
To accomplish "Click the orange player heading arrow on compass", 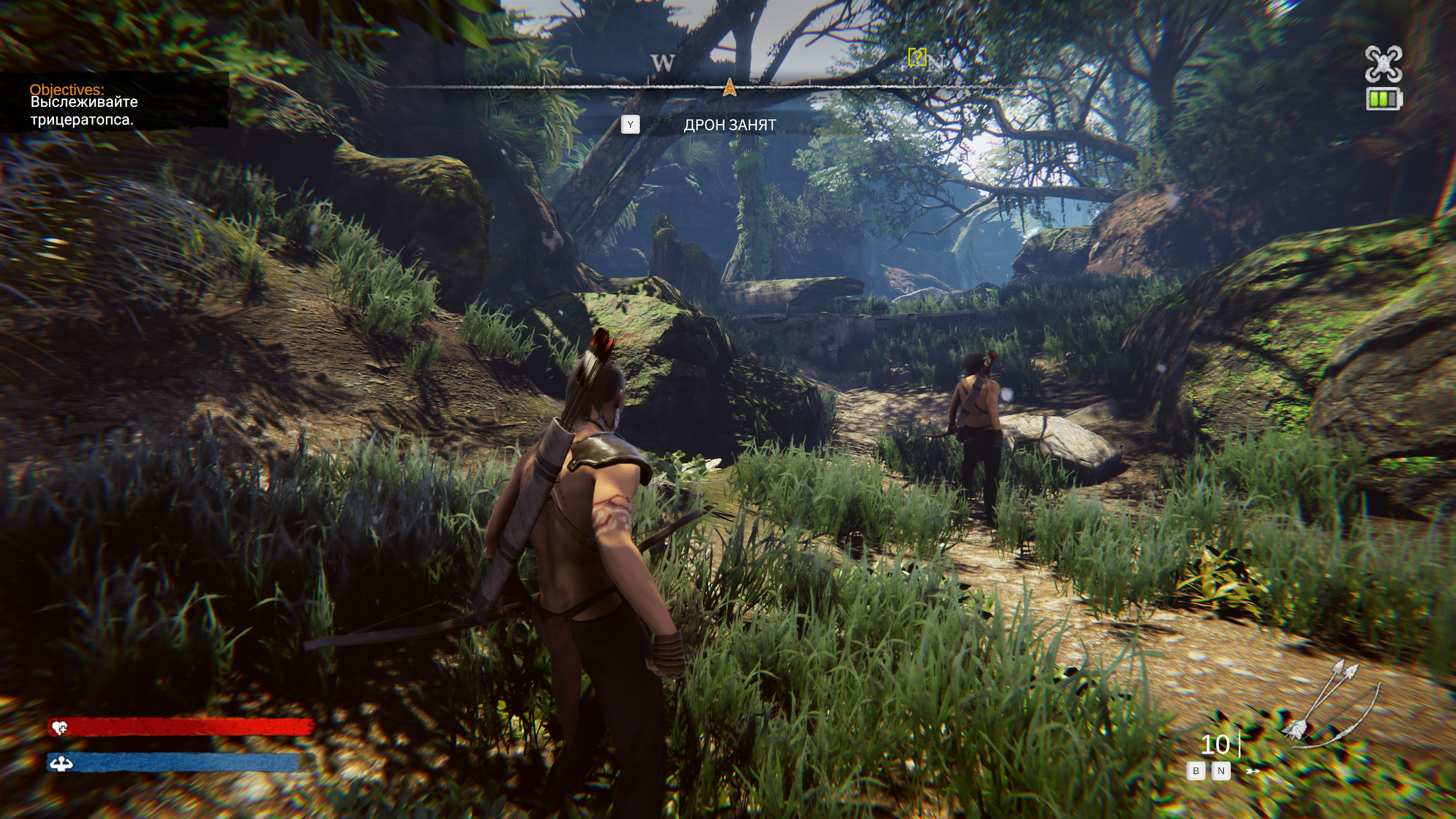I will coord(729,88).
